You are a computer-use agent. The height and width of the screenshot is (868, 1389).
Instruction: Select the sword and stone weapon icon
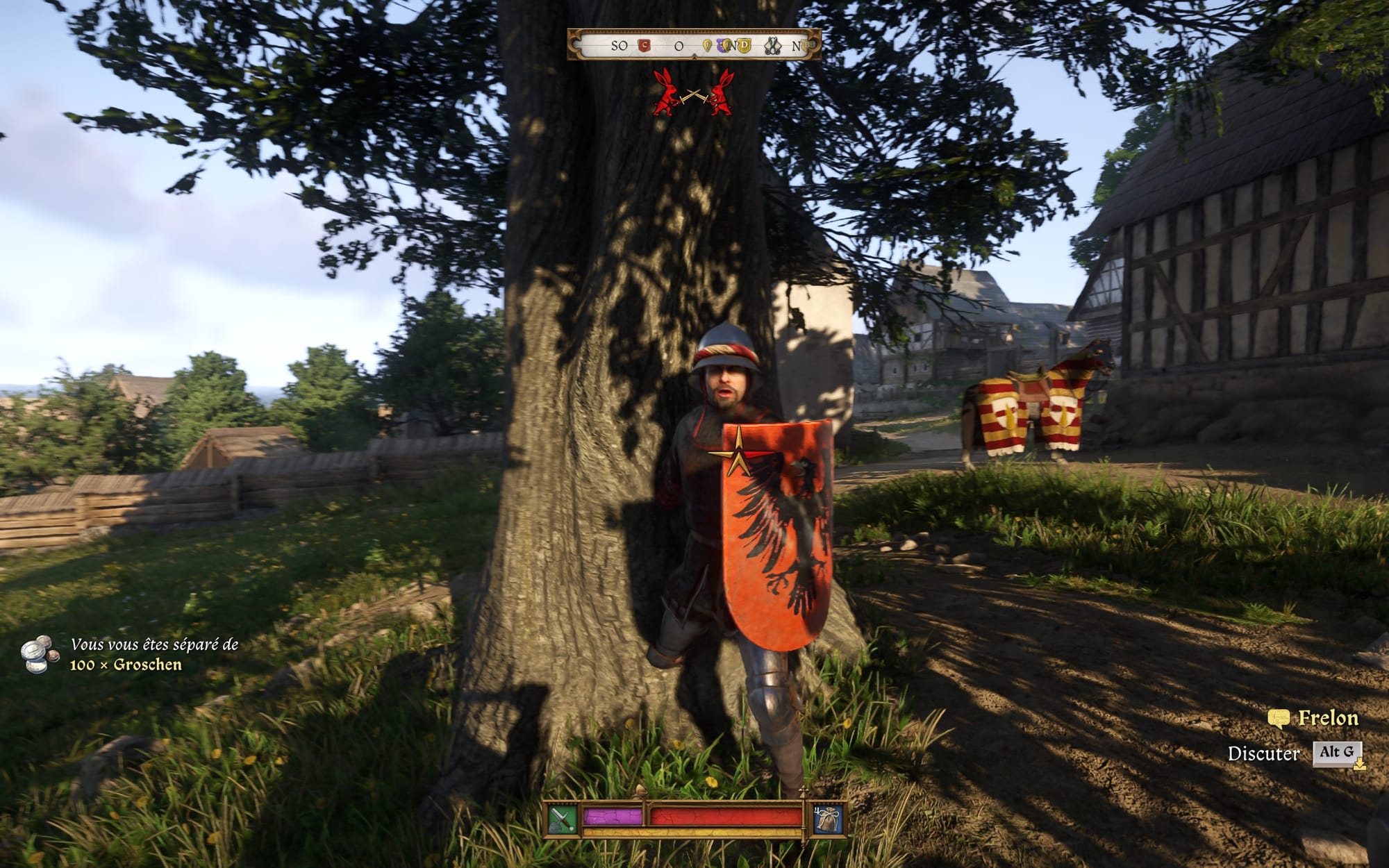[x=563, y=819]
